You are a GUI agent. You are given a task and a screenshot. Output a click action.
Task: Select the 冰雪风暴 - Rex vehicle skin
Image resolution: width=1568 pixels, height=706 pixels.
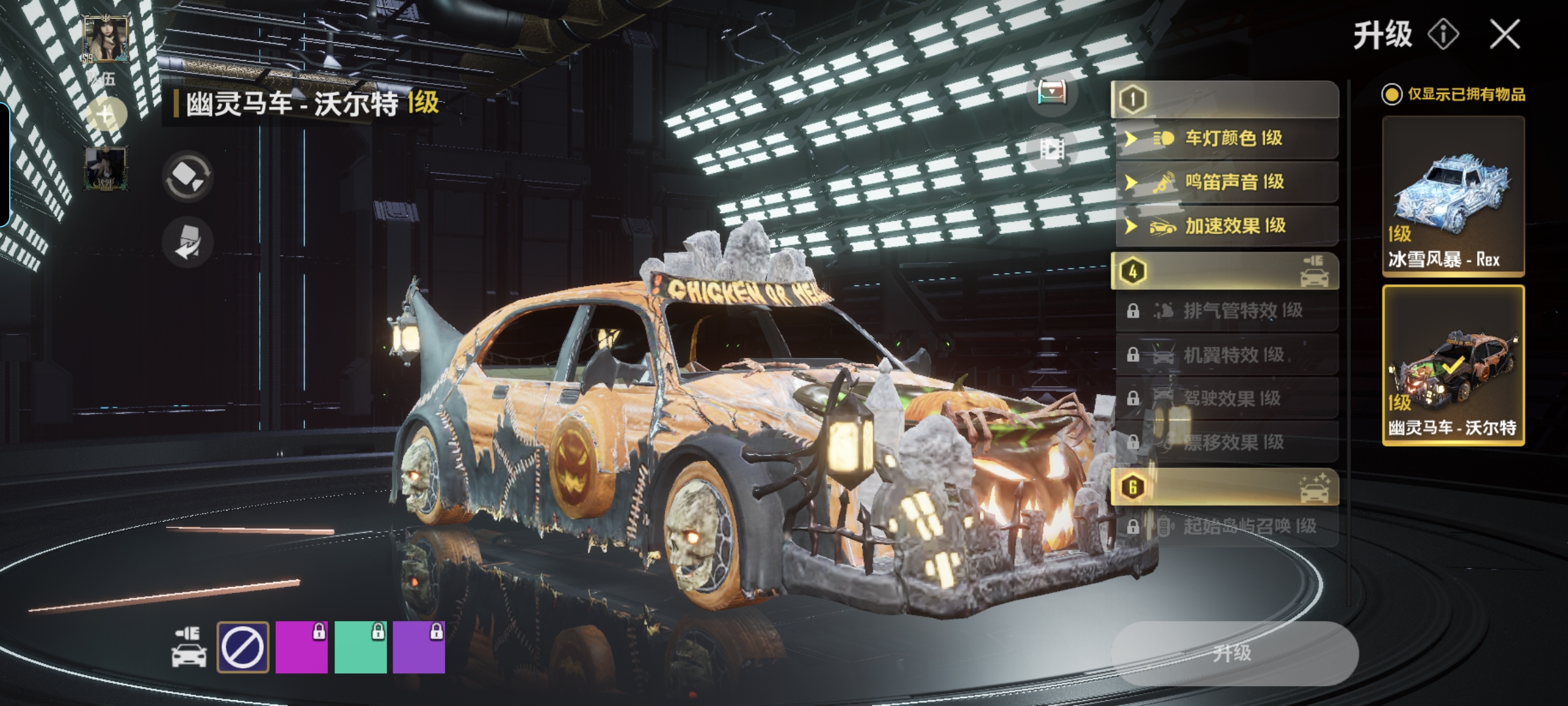coord(1453,196)
